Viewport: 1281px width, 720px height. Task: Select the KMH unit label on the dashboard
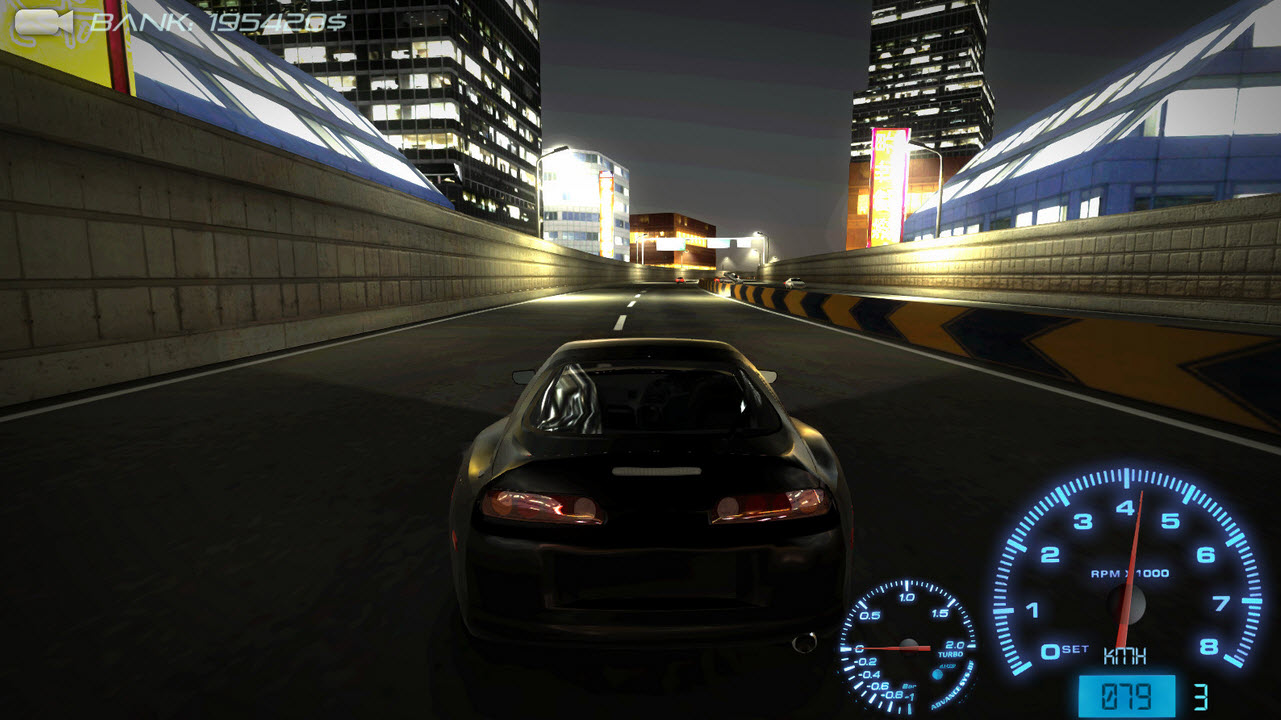pyautogui.click(x=1124, y=657)
